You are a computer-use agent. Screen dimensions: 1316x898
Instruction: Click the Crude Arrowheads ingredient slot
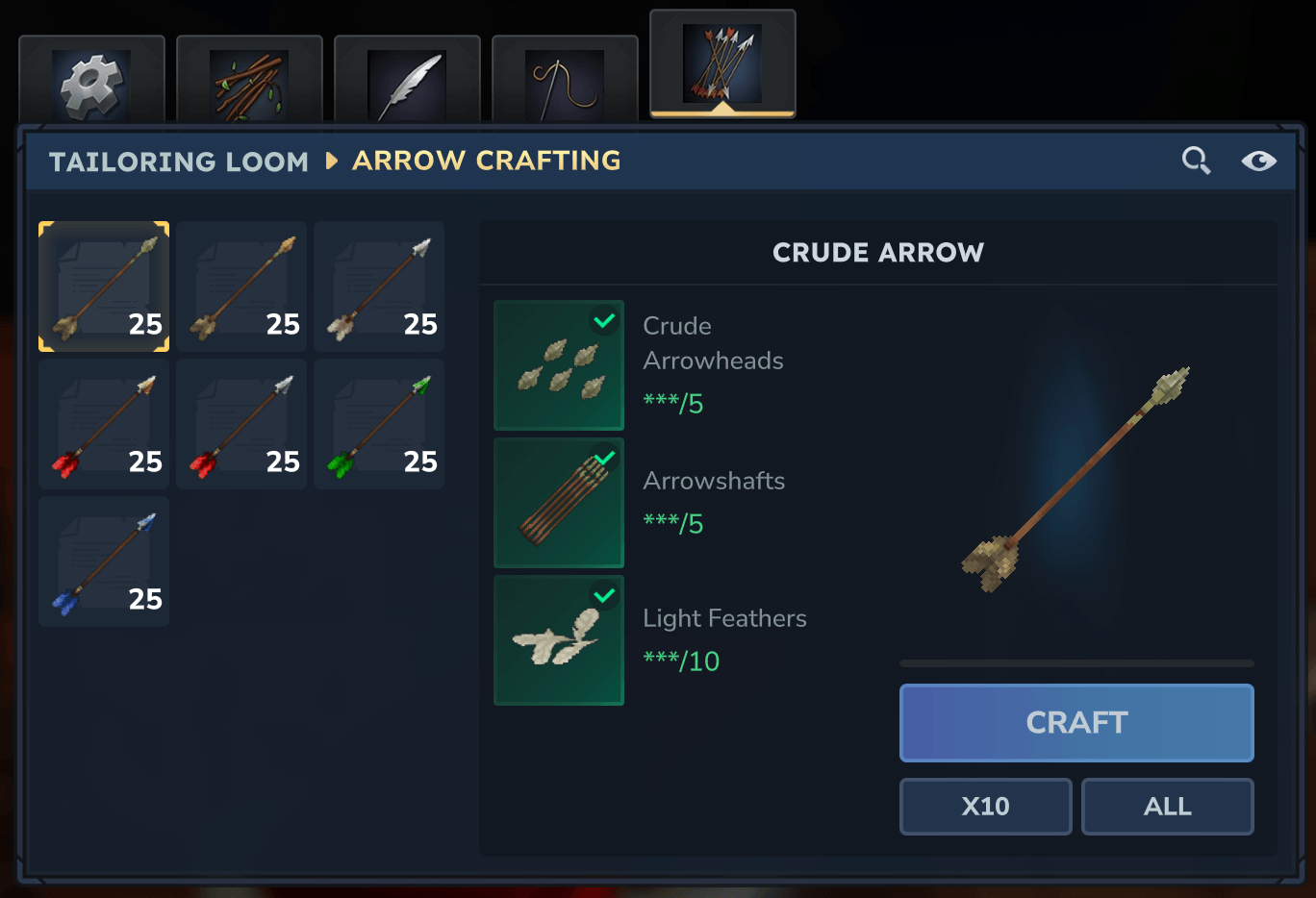tap(559, 365)
